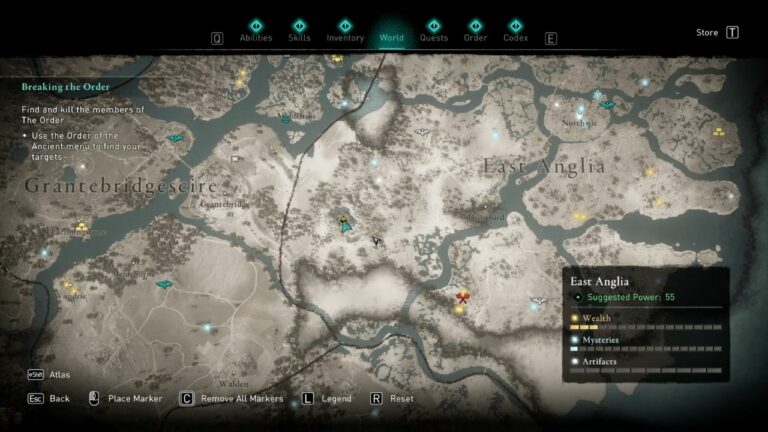The width and height of the screenshot is (768, 432).
Task: Select the World map tab
Action: [391, 32]
